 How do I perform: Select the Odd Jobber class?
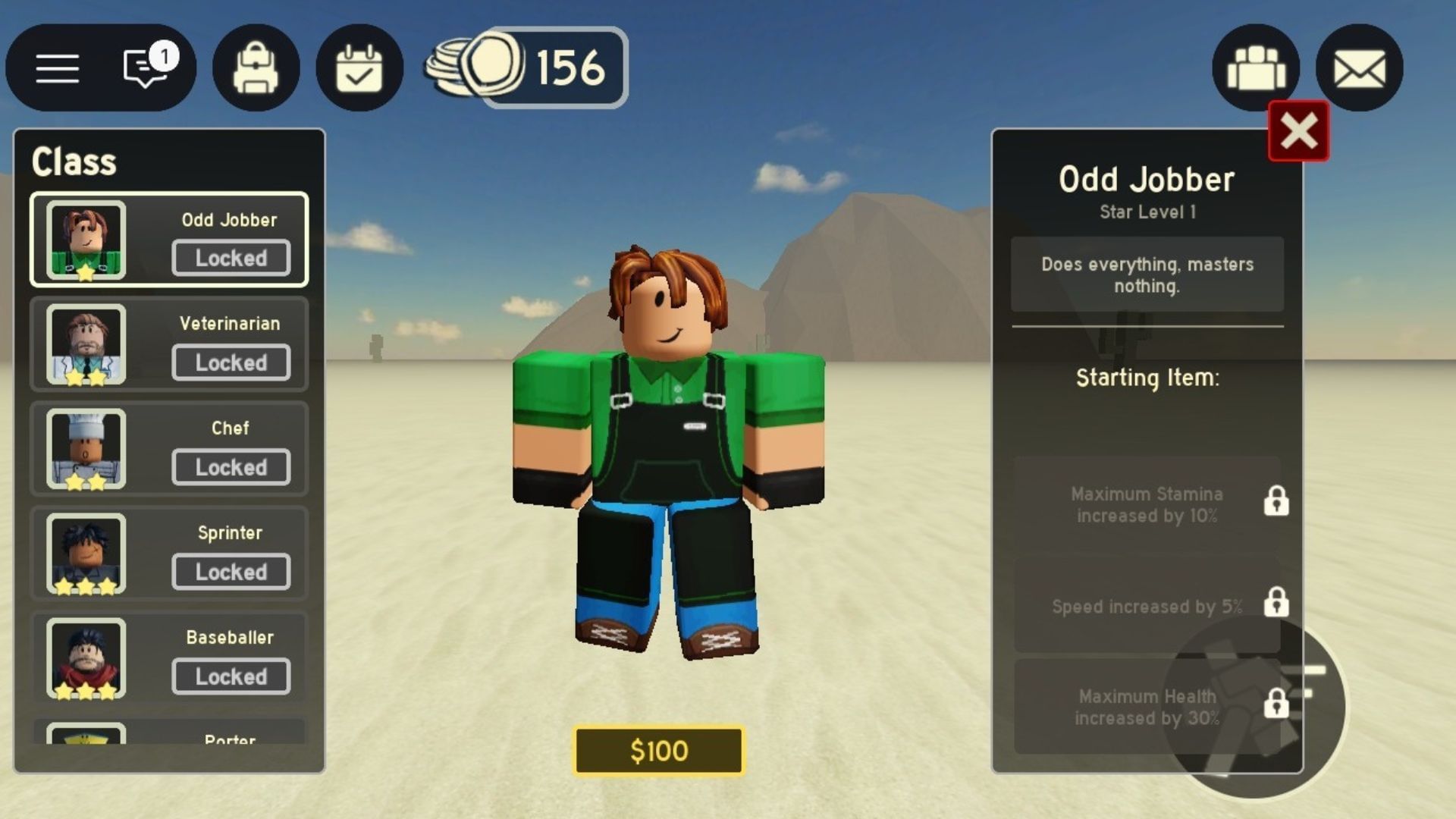pyautogui.click(x=168, y=239)
